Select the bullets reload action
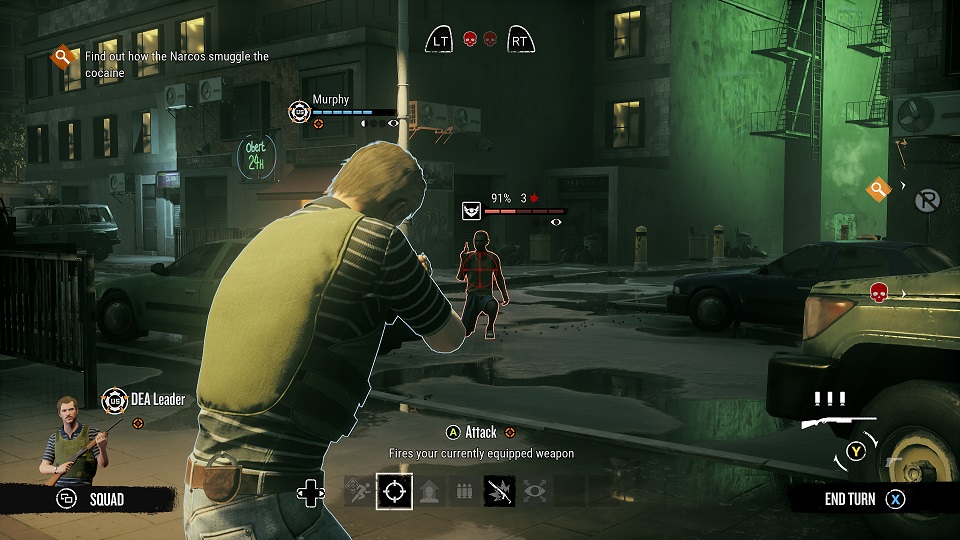Viewport: 960px width, 540px height. pyautogui.click(x=463, y=491)
